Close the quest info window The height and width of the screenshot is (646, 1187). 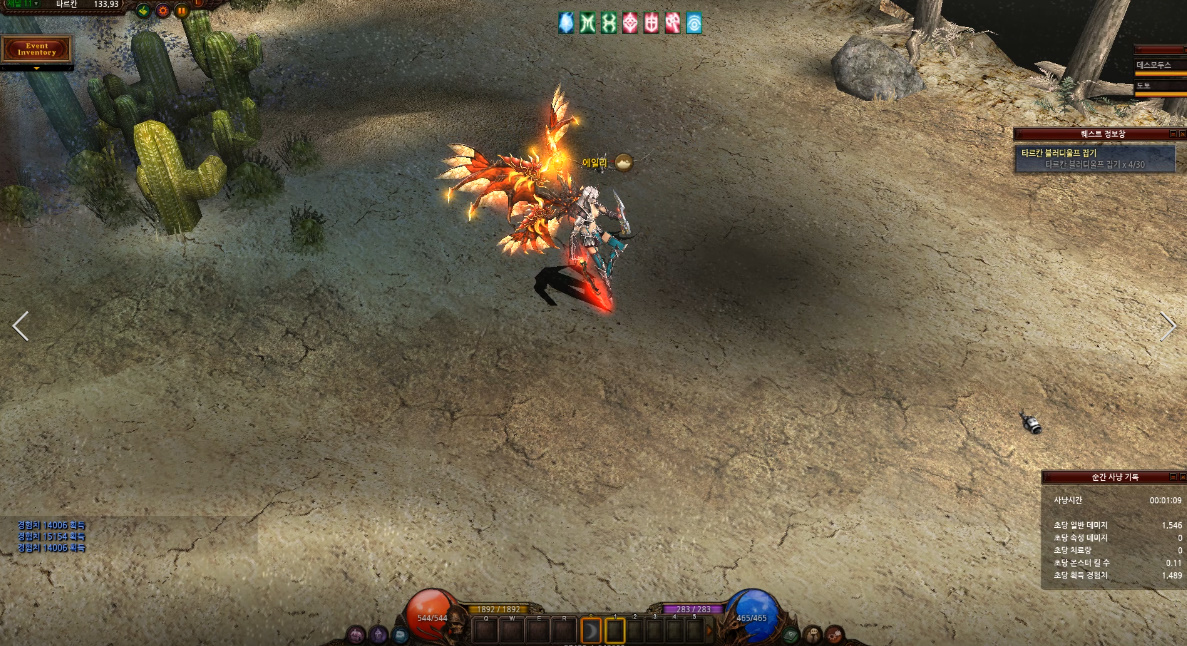coord(1180,133)
